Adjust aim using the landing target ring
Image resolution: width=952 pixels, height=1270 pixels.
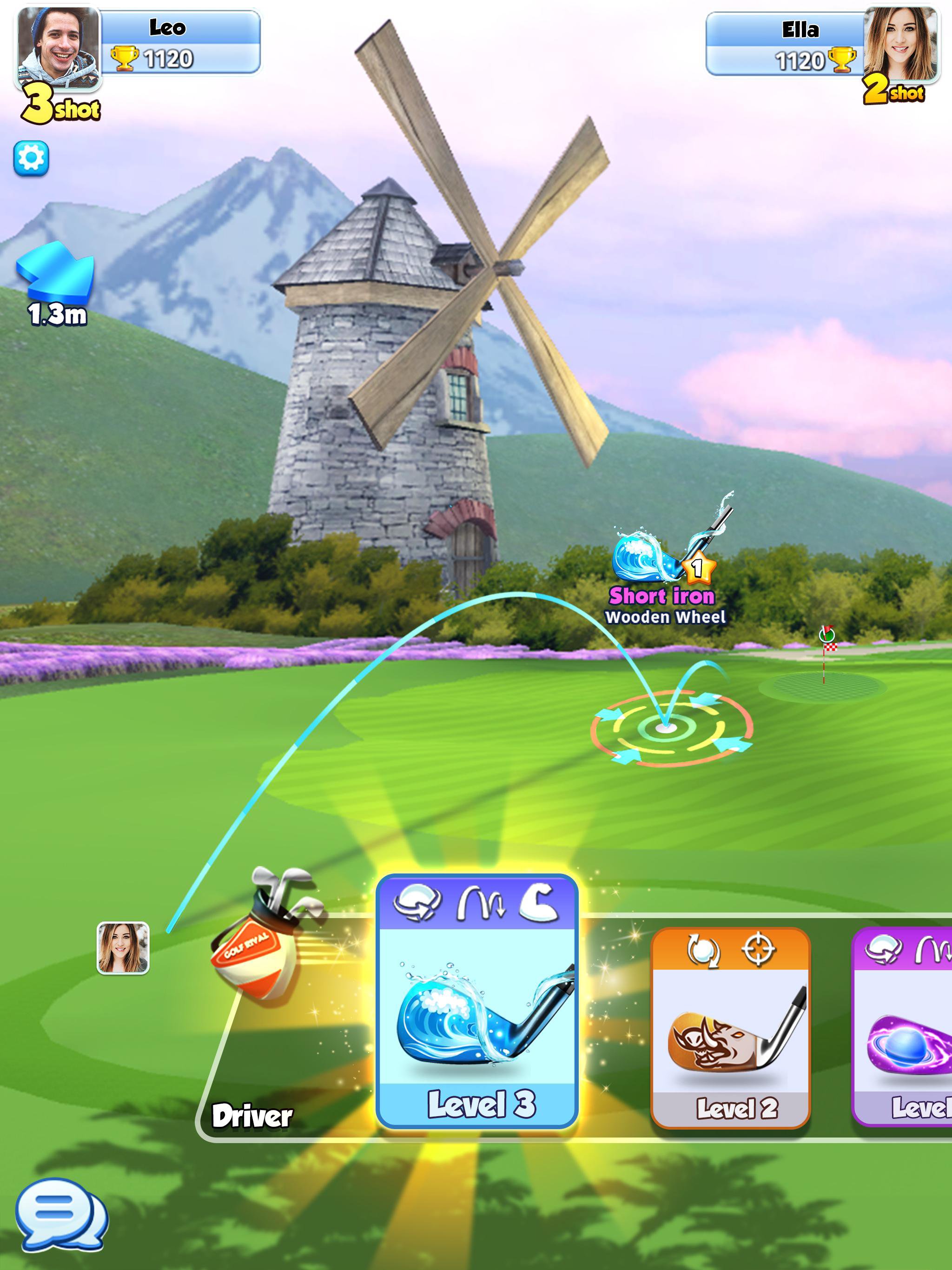(667, 728)
